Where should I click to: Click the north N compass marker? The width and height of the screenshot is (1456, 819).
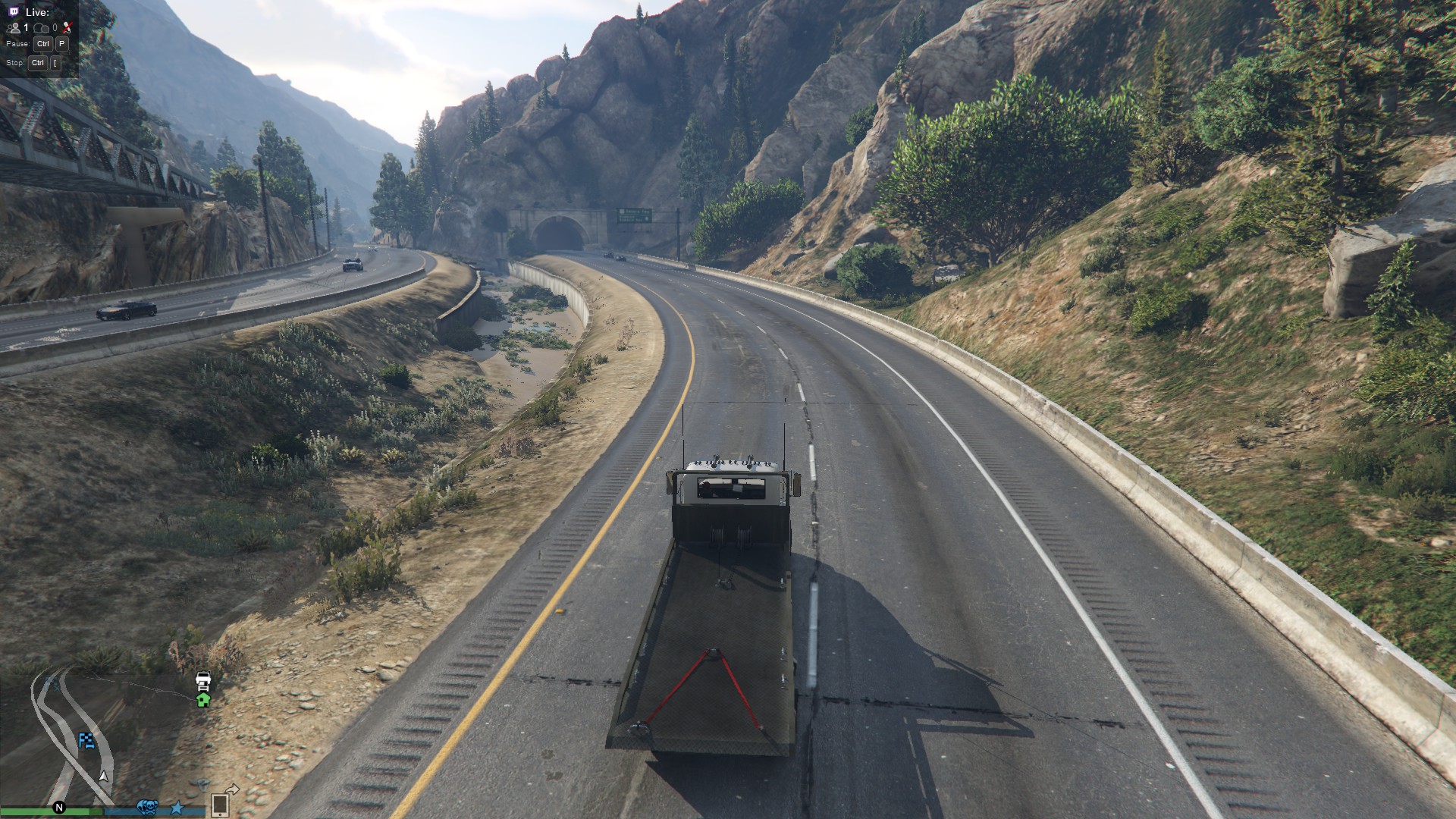pos(59,808)
